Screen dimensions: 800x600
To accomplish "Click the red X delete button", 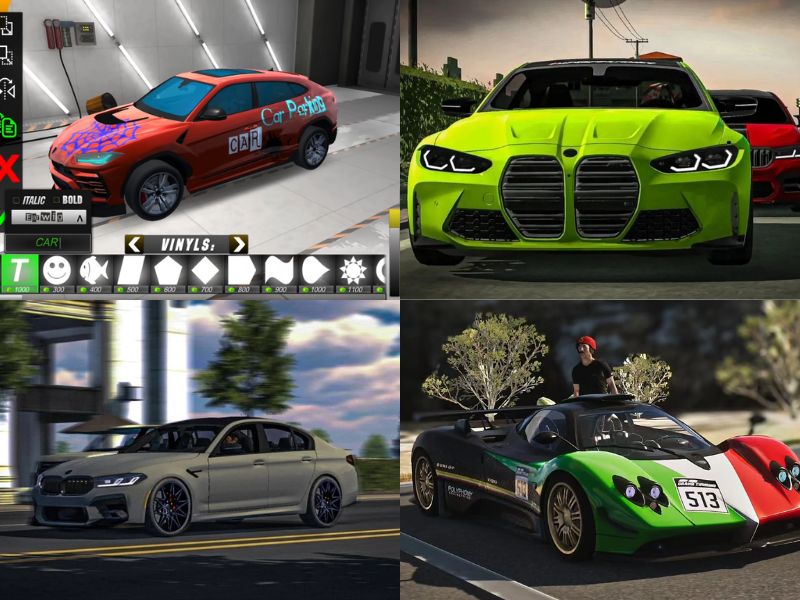I will [10, 167].
